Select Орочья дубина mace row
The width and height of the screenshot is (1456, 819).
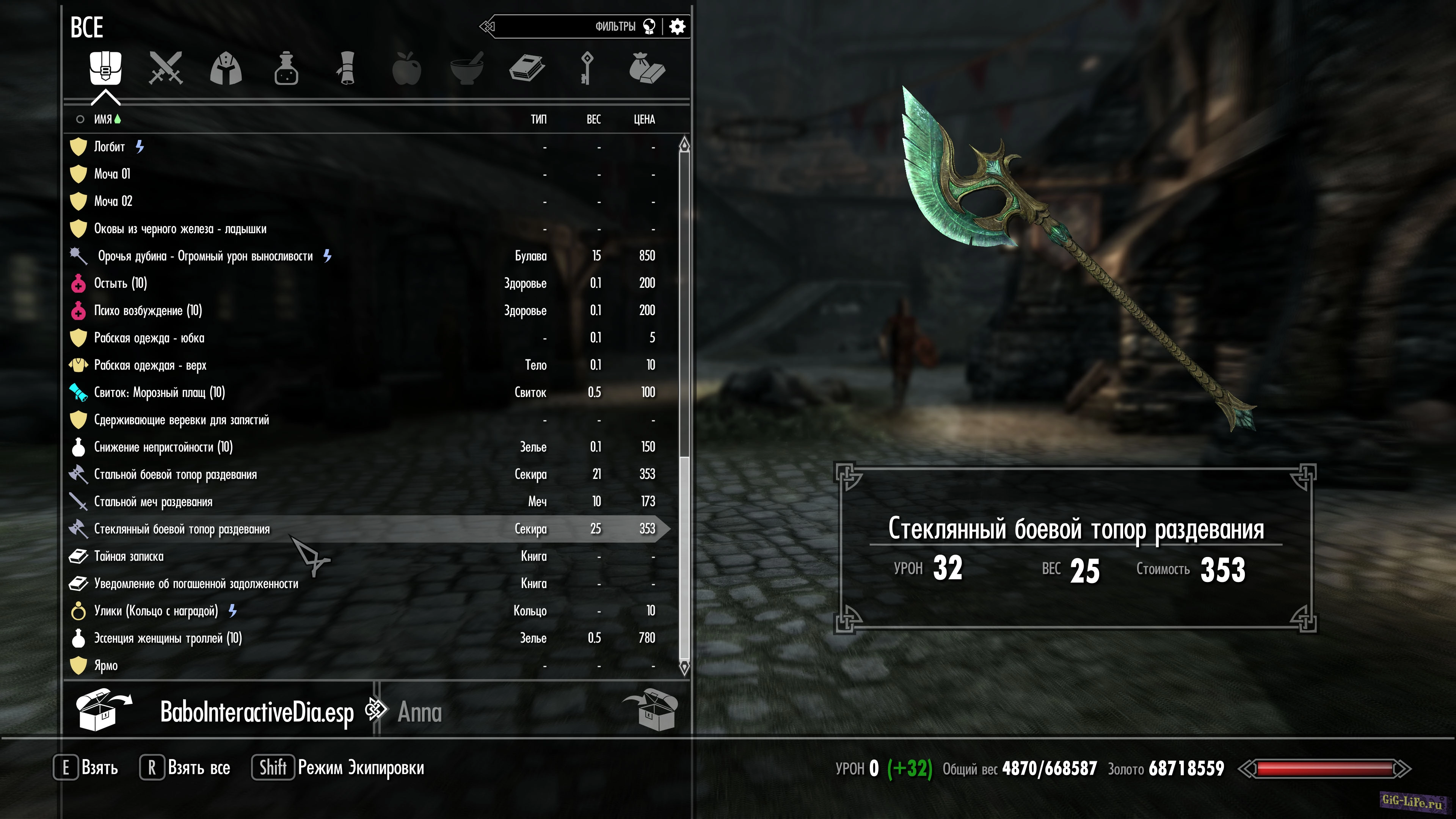[x=205, y=256]
